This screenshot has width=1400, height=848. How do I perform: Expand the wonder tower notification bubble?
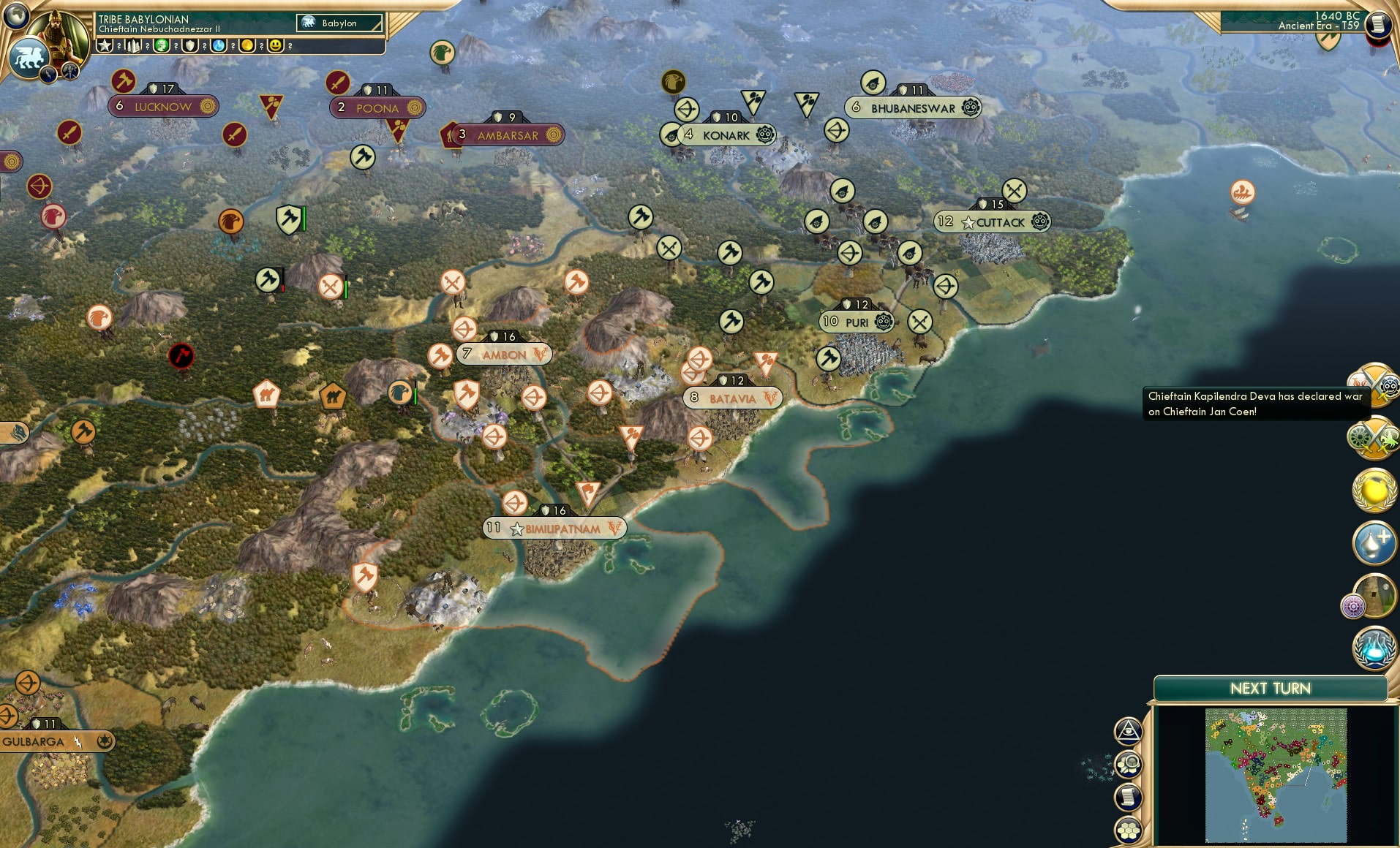point(1375,594)
